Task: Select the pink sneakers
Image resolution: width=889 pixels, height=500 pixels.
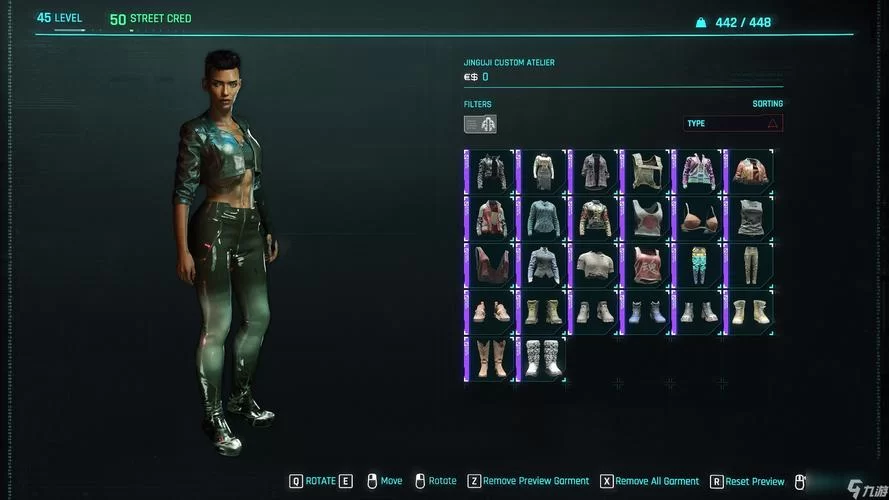Action: coord(491,312)
